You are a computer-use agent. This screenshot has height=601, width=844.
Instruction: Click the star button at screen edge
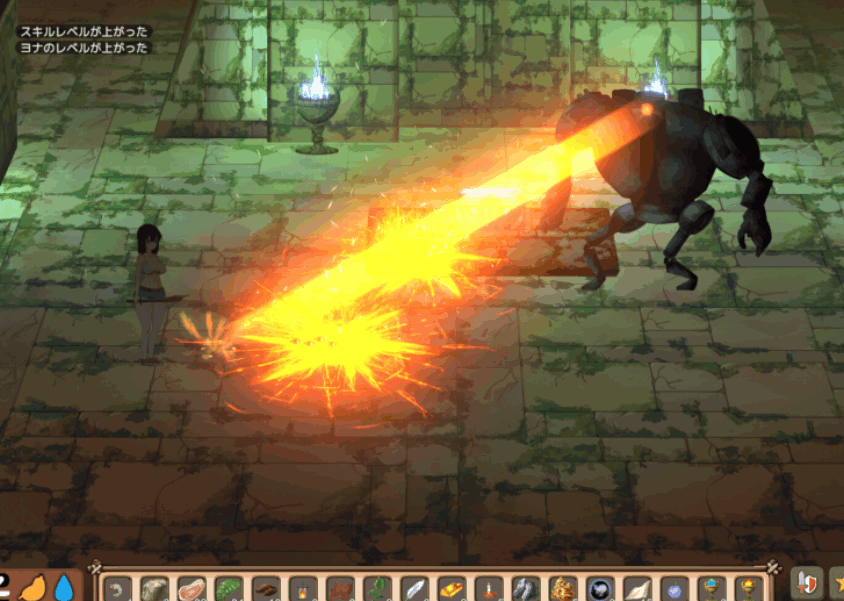point(836,584)
